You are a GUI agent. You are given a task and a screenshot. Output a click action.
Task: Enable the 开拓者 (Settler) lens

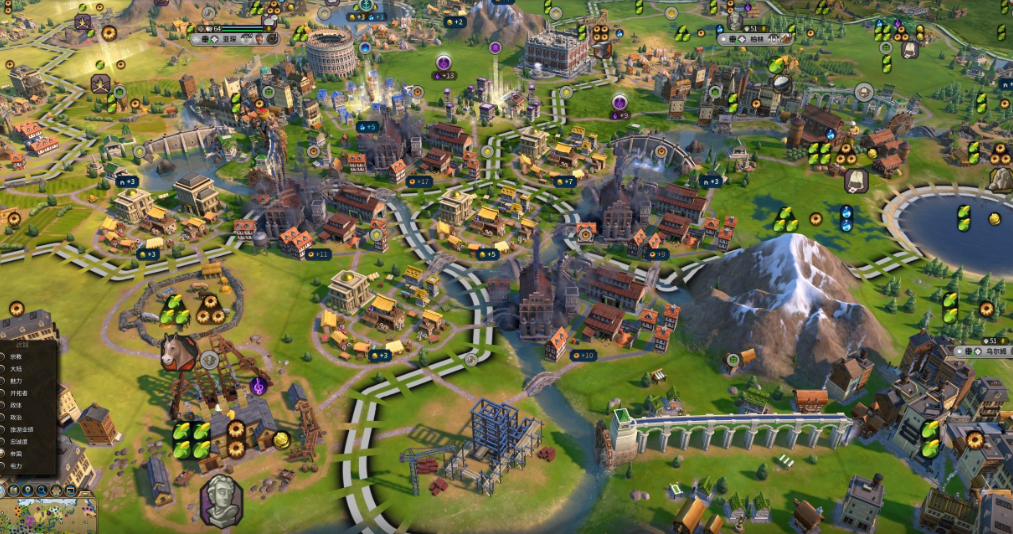click(x=18, y=393)
